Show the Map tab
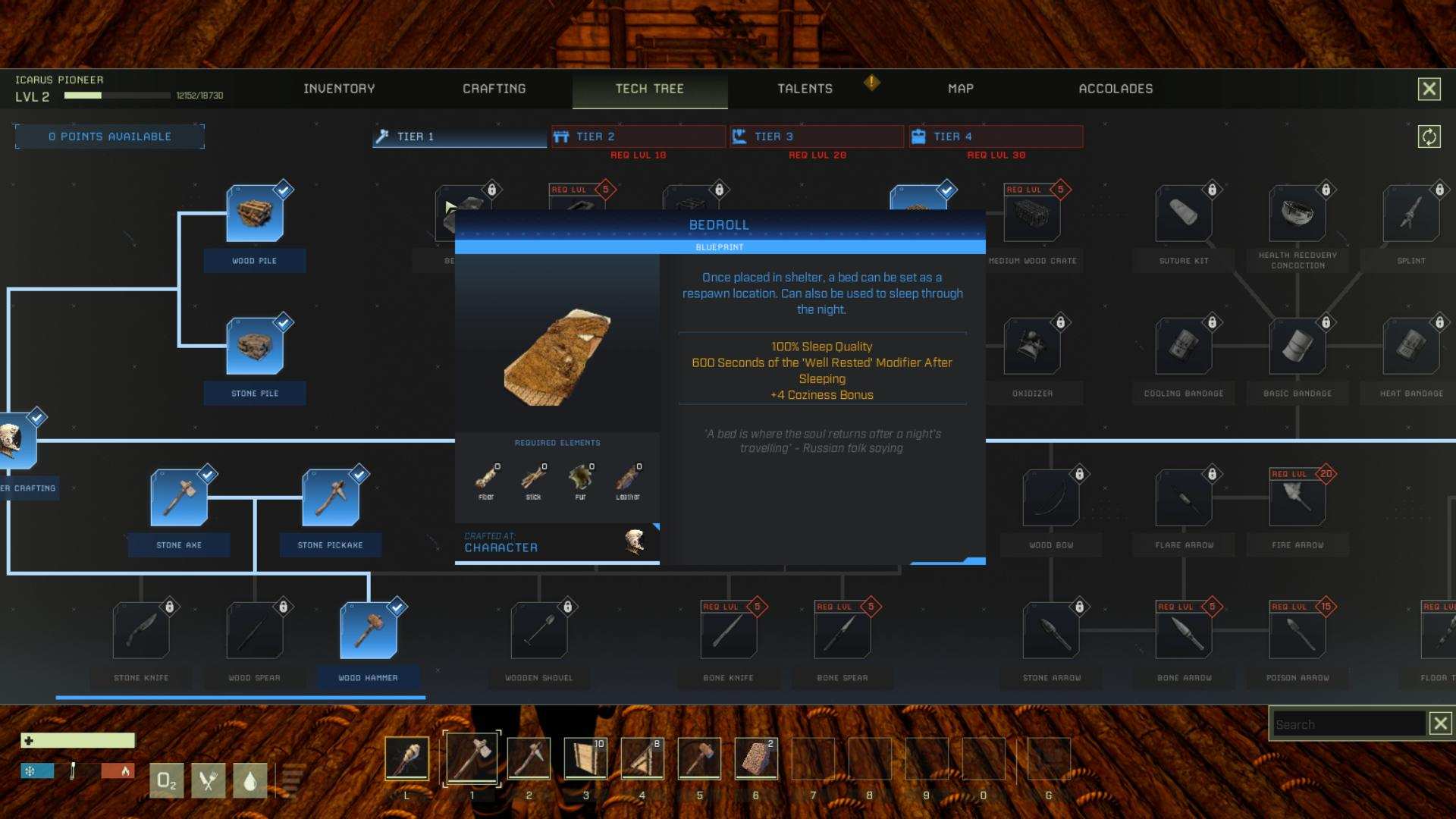Image resolution: width=1456 pixels, height=819 pixels. (960, 89)
